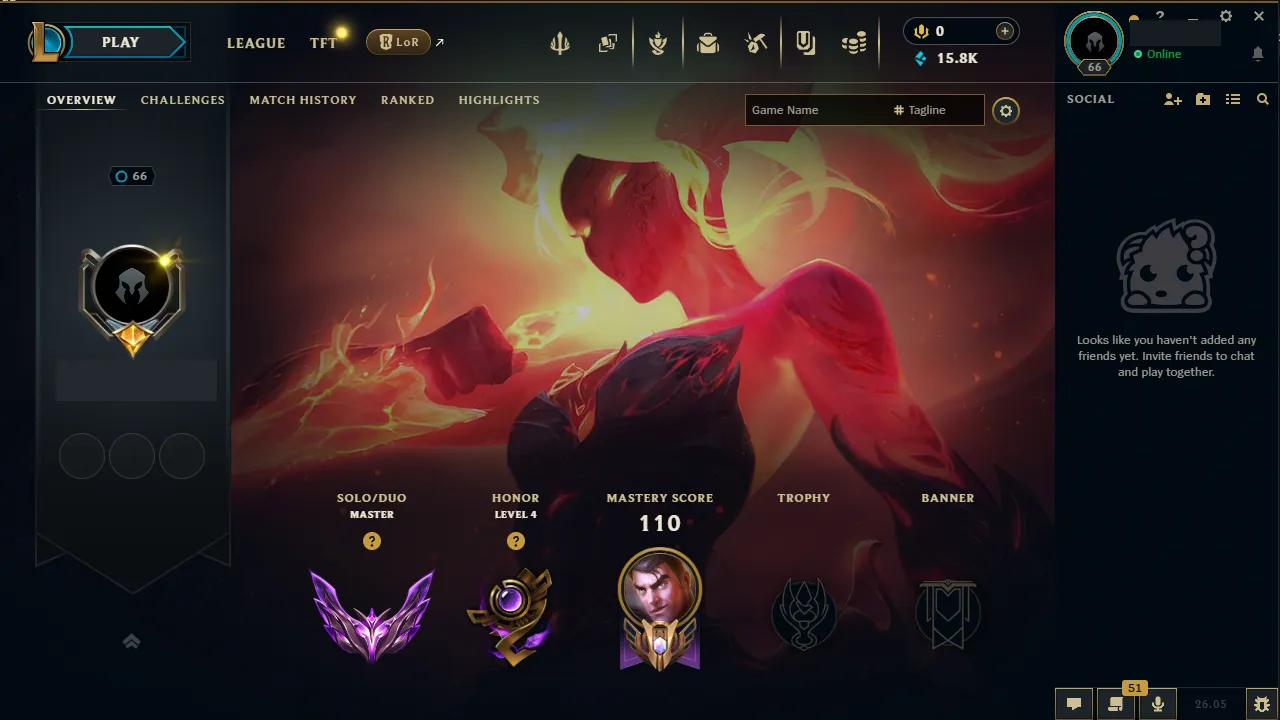Open Legends of Runeterra via LoR link
This screenshot has height=720, width=1280.
pyautogui.click(x=399, y=42)
